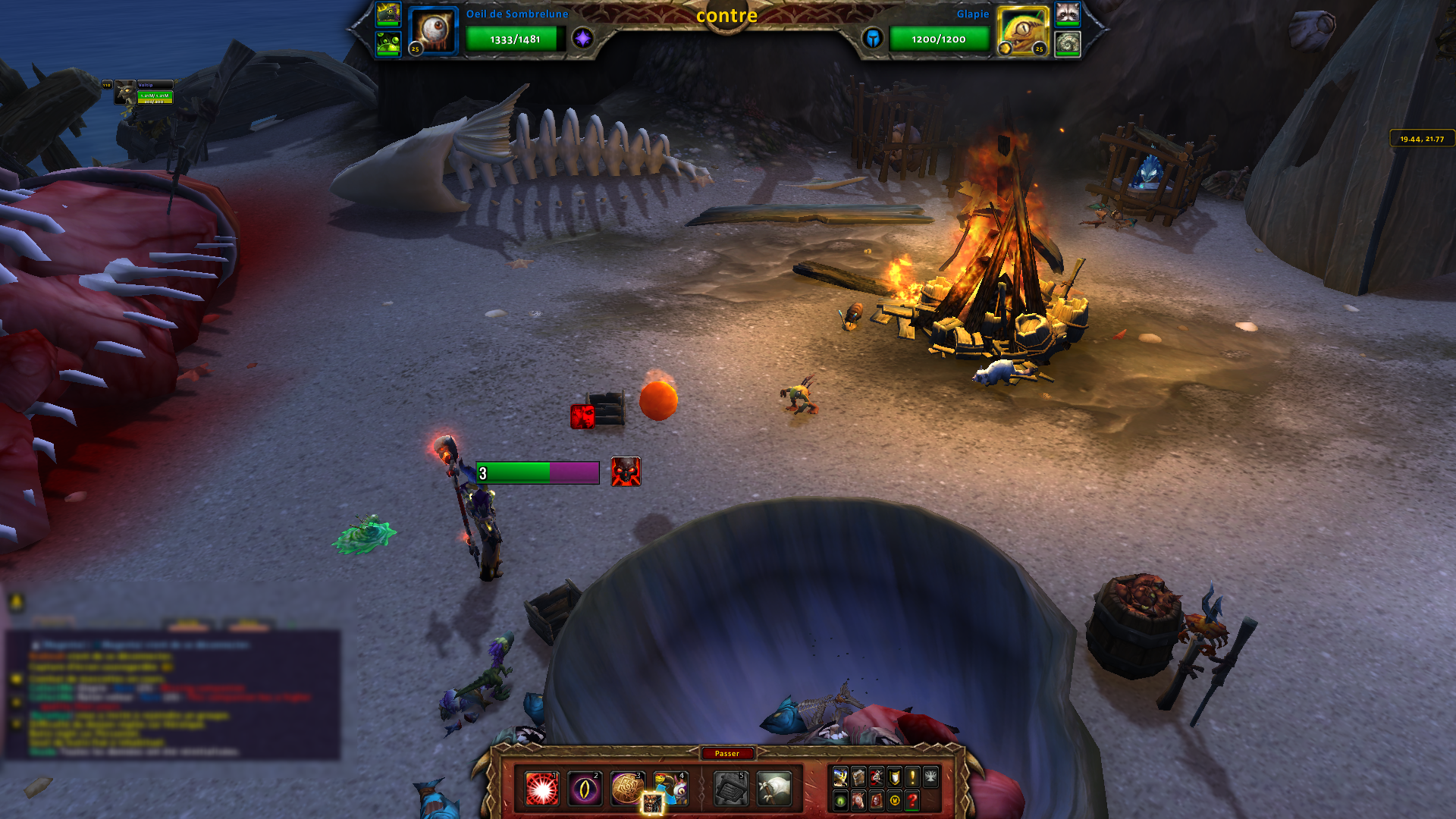This screenshot has height=819, width=1456.
Task: Click the red skull aura icon beside health bar
Action: tap(626, 472)
